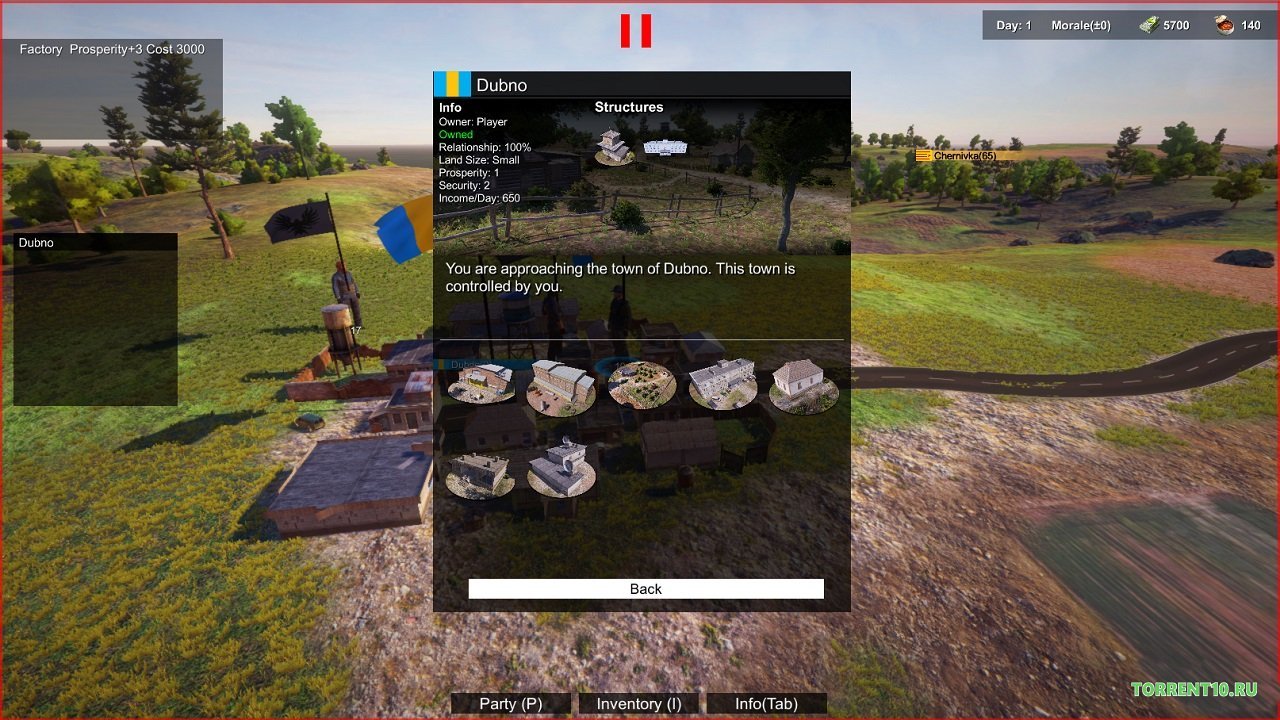Click the watchtower under Structures
The width and height of the screenshot is (1280, 720).
coord(613,147)
